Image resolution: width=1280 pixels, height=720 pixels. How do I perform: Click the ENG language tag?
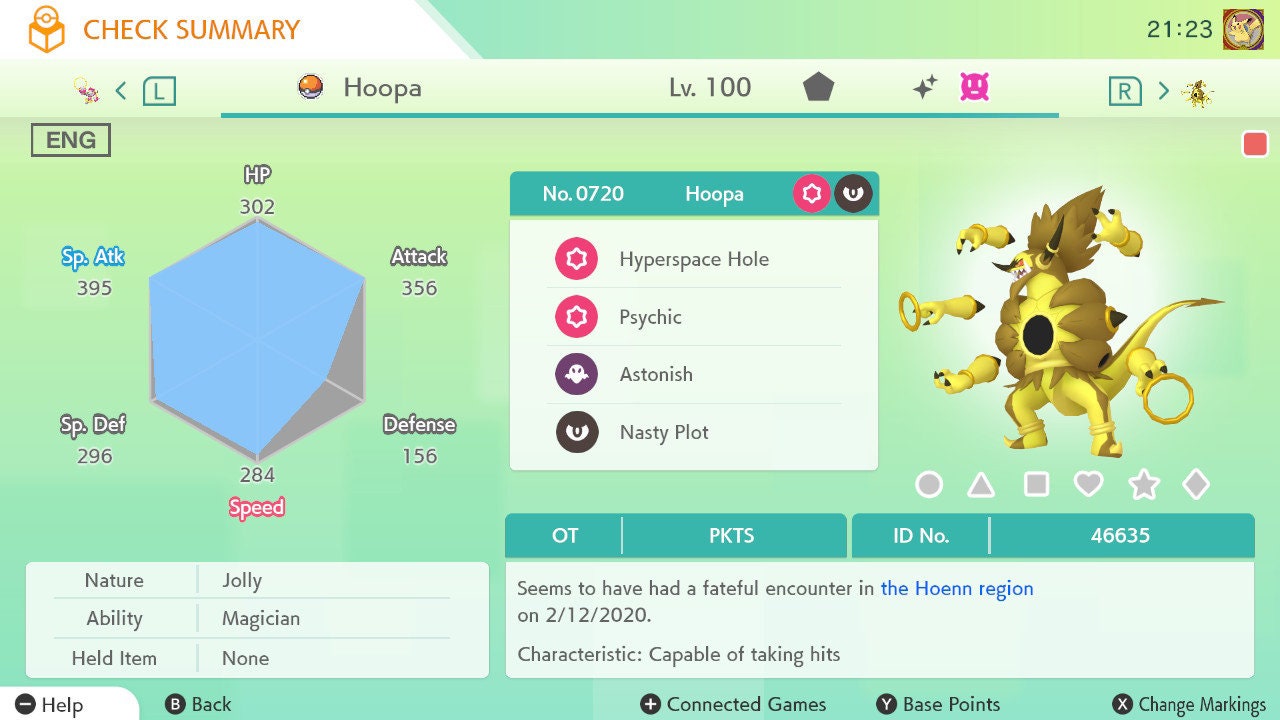(70, 140)
